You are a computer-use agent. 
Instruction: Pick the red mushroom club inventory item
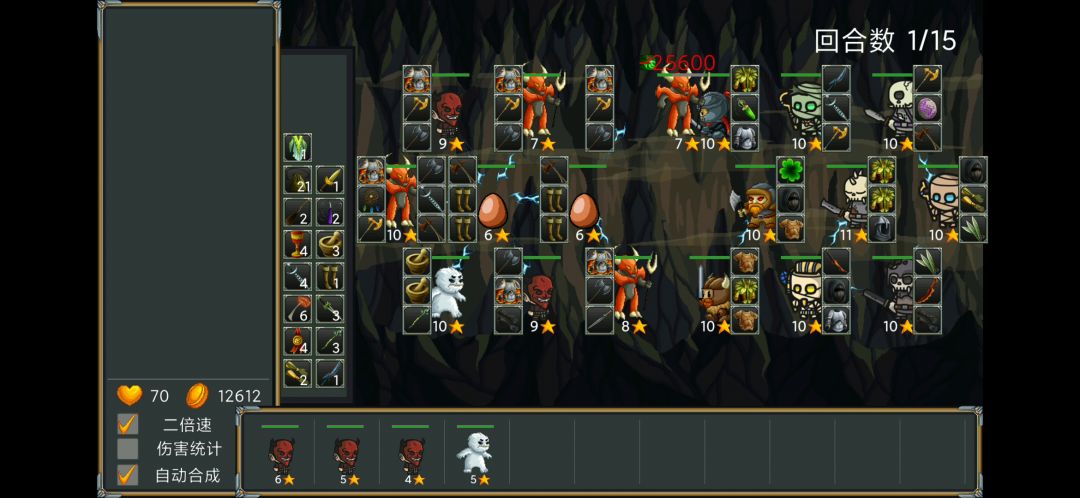pyautogui.click(x=297, y=309)
